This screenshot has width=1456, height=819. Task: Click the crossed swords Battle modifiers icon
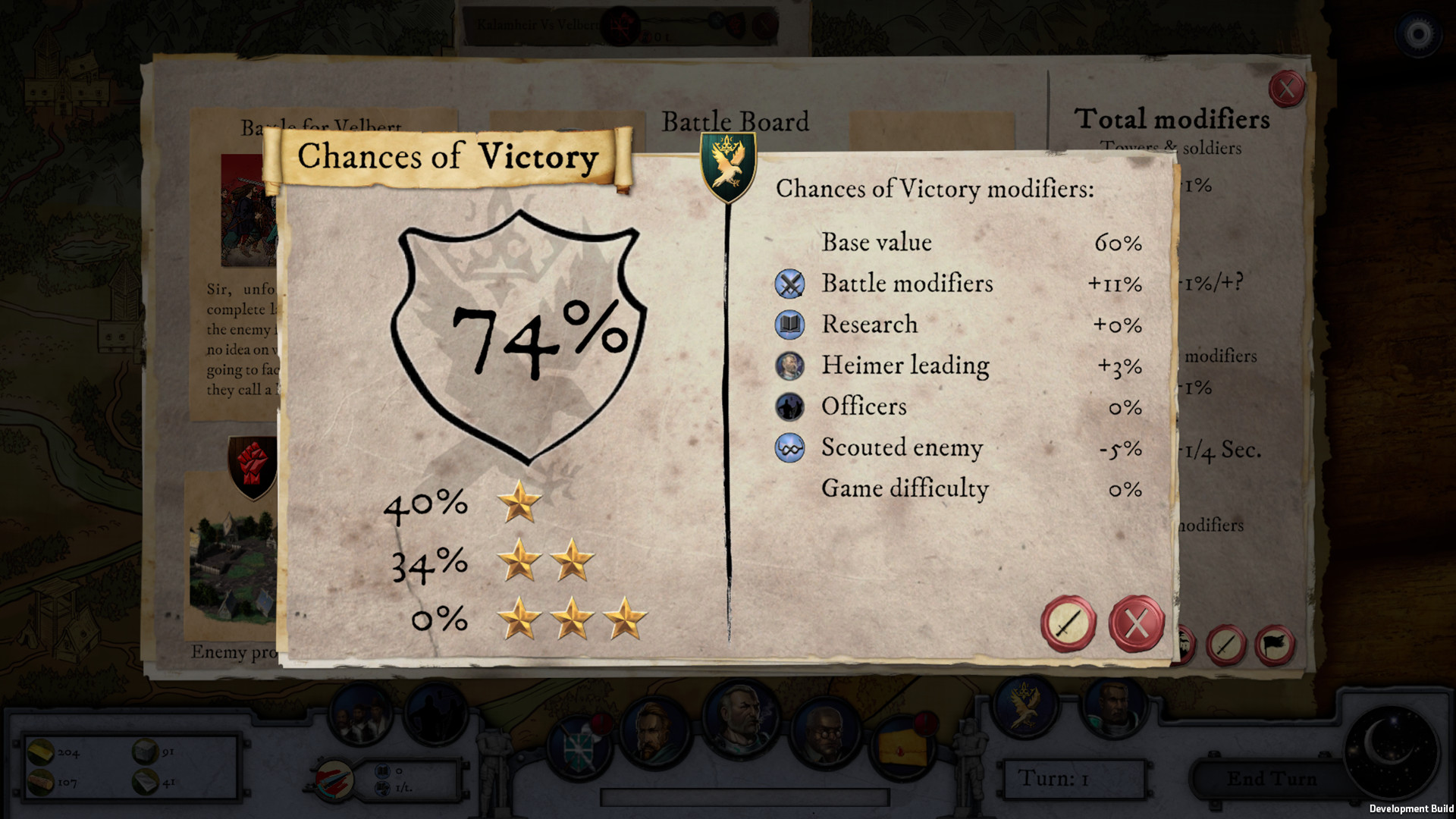click(x=789, y=284)
